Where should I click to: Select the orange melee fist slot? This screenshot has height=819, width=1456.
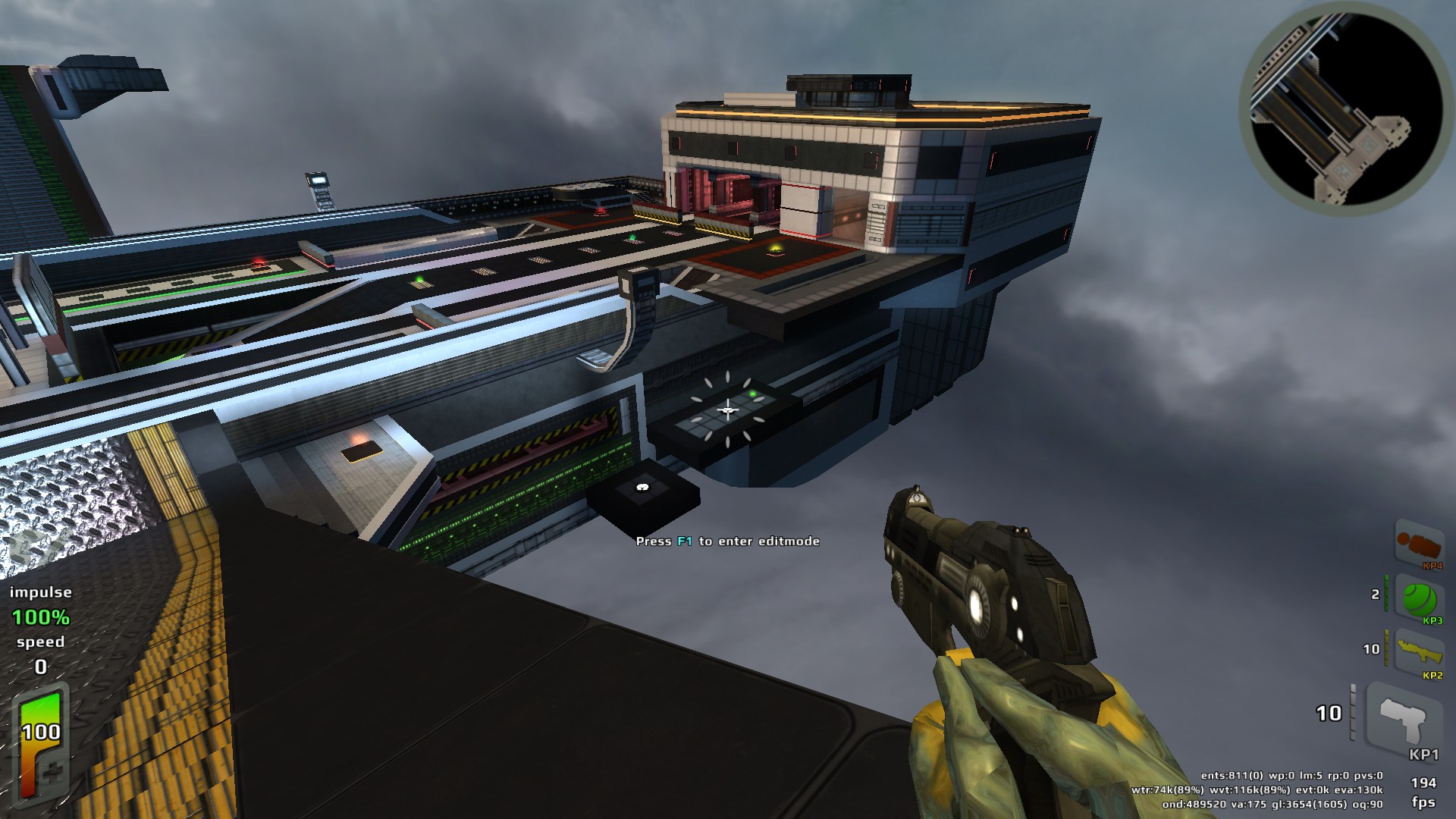coord(1418,544)
